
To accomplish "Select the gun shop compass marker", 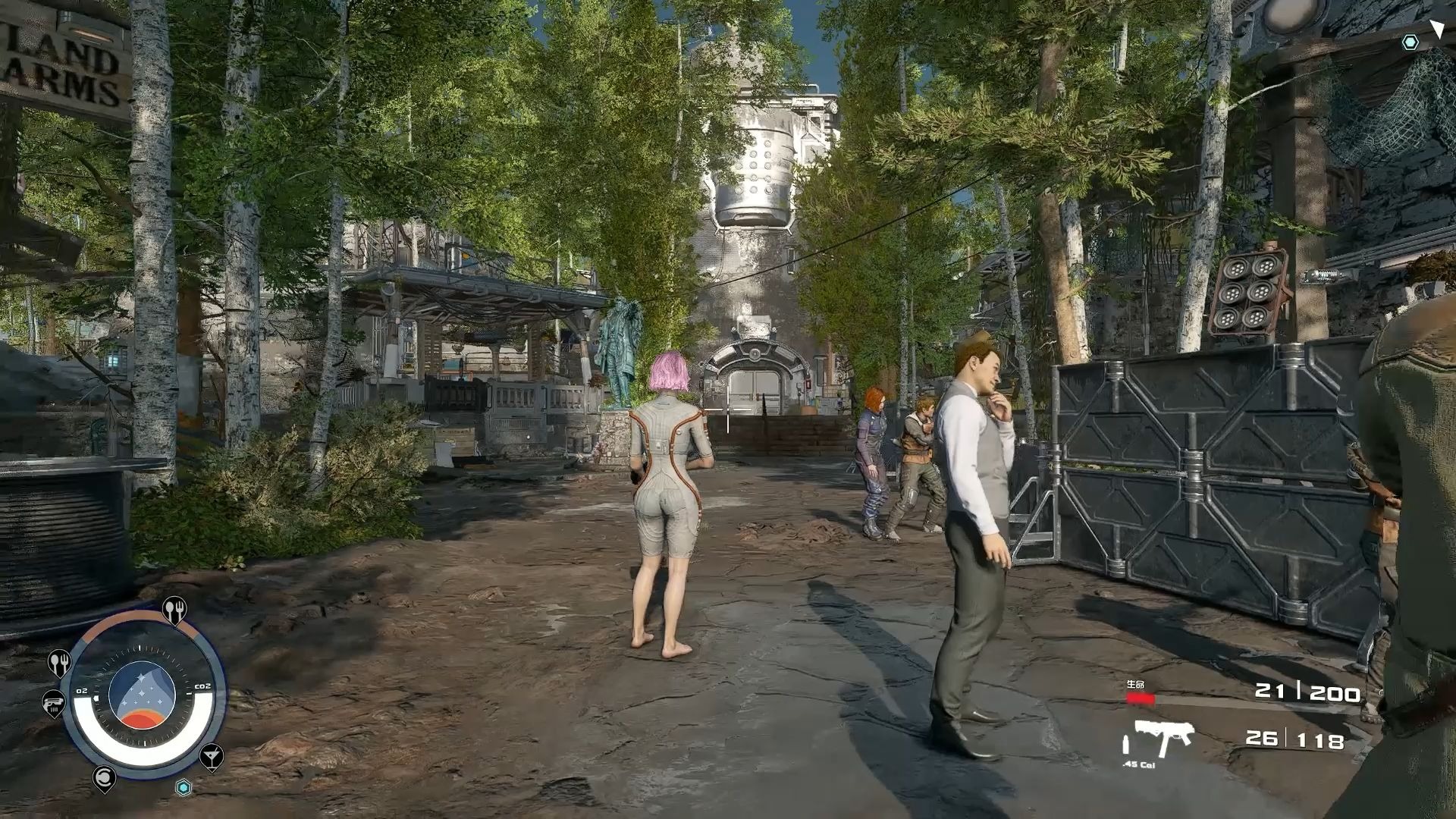I will click(x=53, y=703).
